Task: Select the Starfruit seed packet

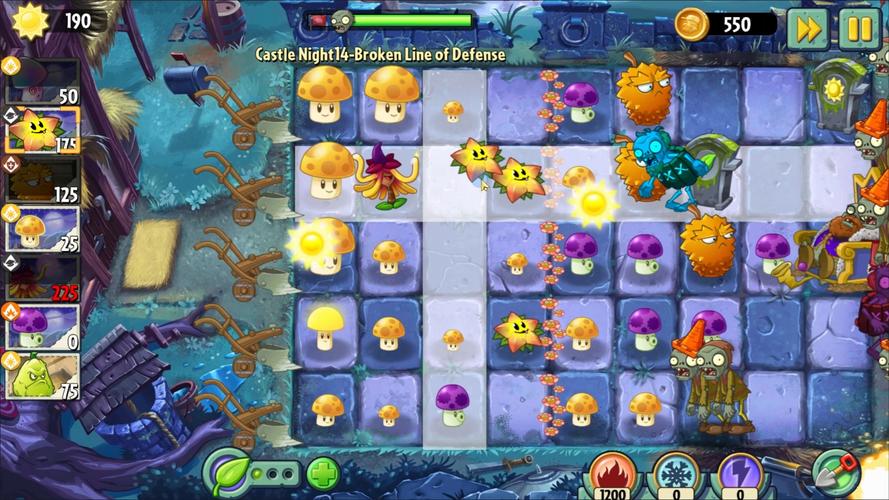Action: point(42,131)
